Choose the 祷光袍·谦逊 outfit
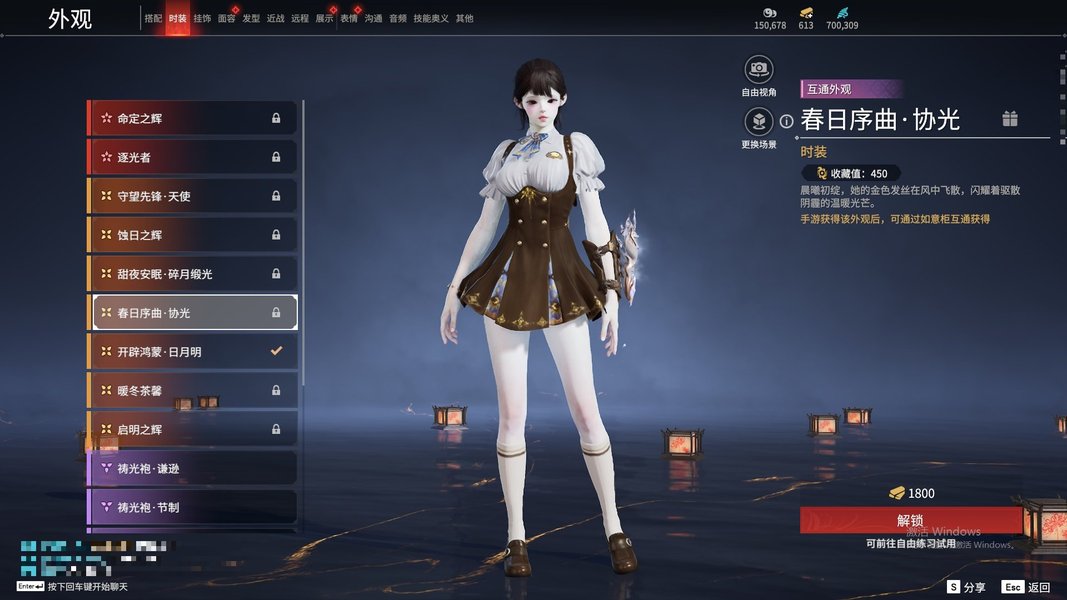The width and height of the screenshot is (1067, 600). click(x=193, y=468)
